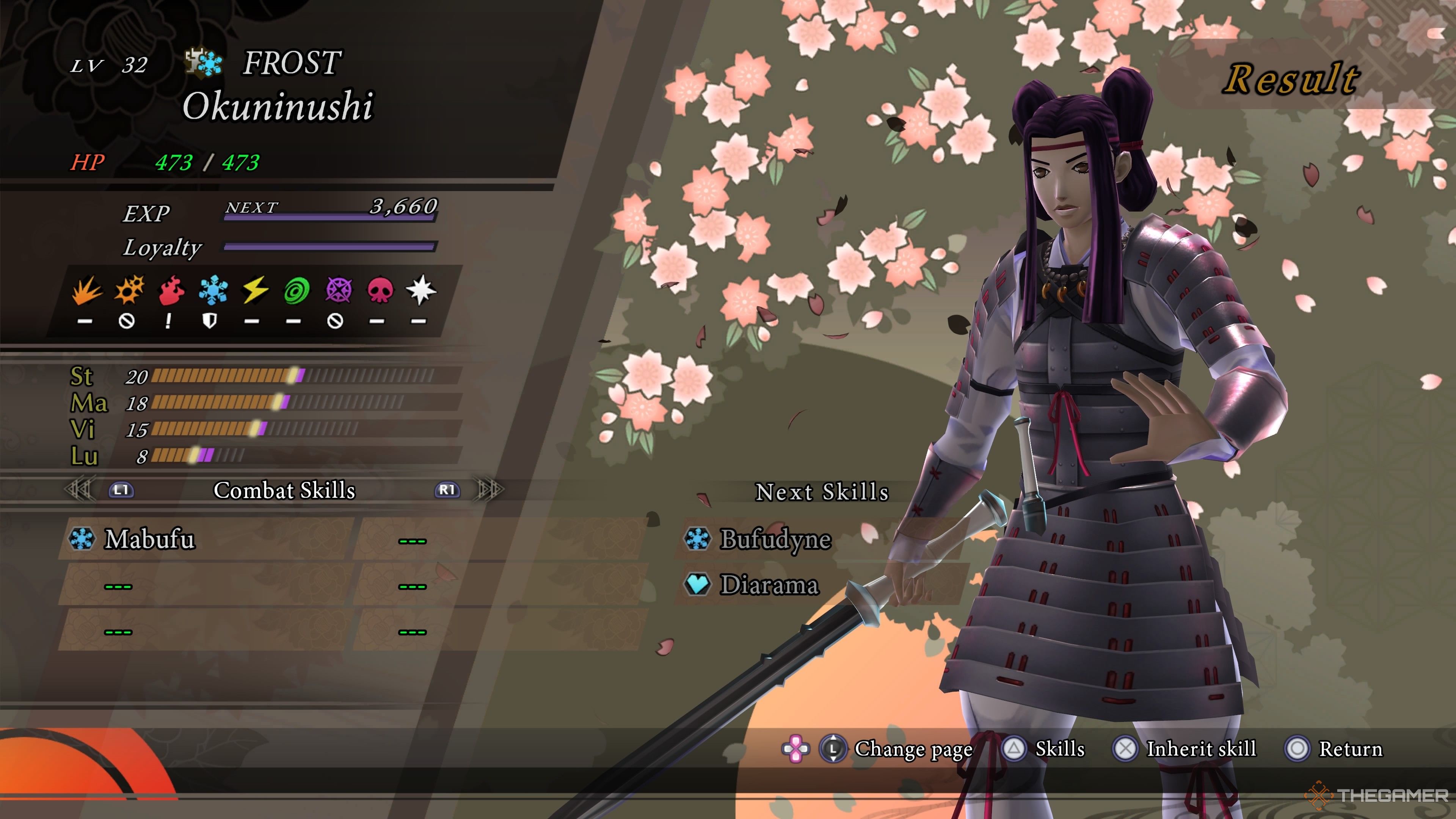Go to next skills page arrow
1456x819 pixels.
pos(490,490)
